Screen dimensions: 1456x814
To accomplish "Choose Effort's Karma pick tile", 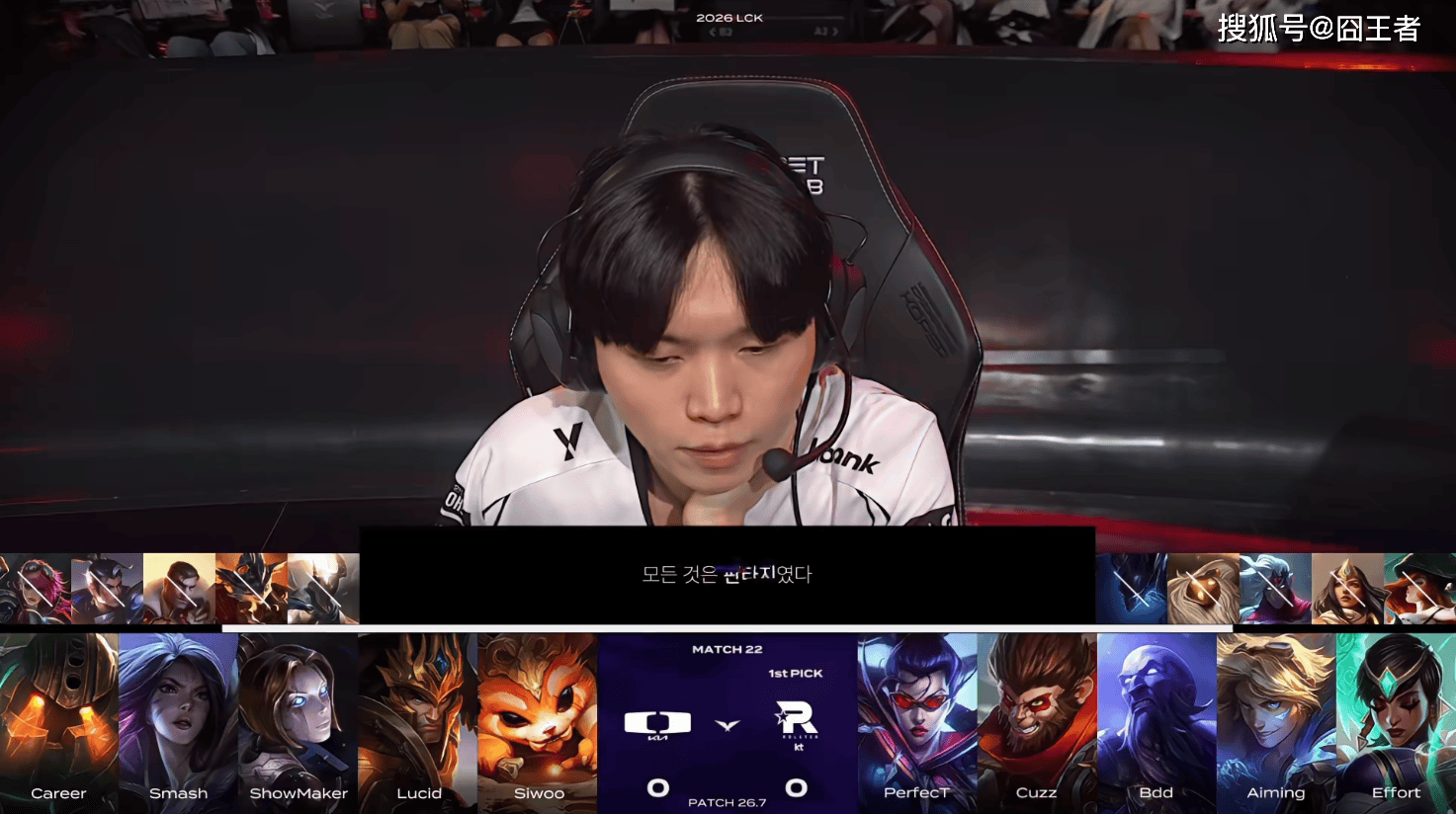I will point(1396,721).
